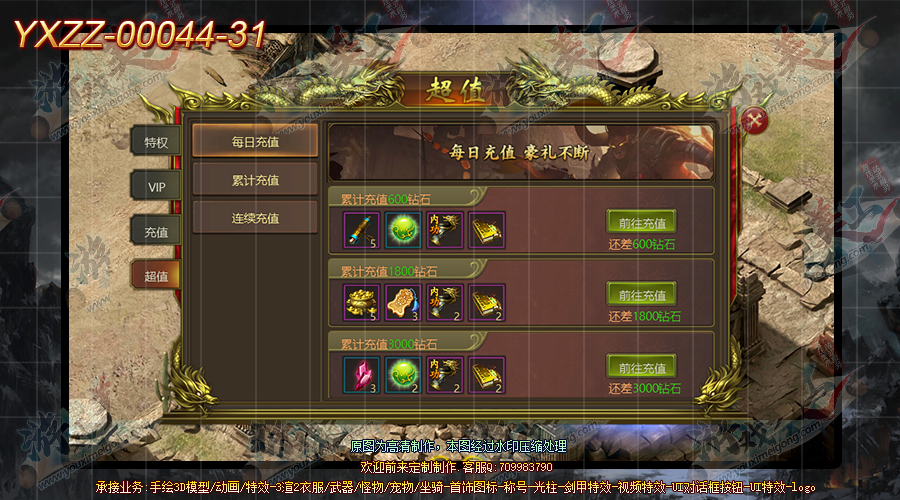Inspect the green orb in the 600钻石 row
900x500 pixels.
(x=402, y=230)
